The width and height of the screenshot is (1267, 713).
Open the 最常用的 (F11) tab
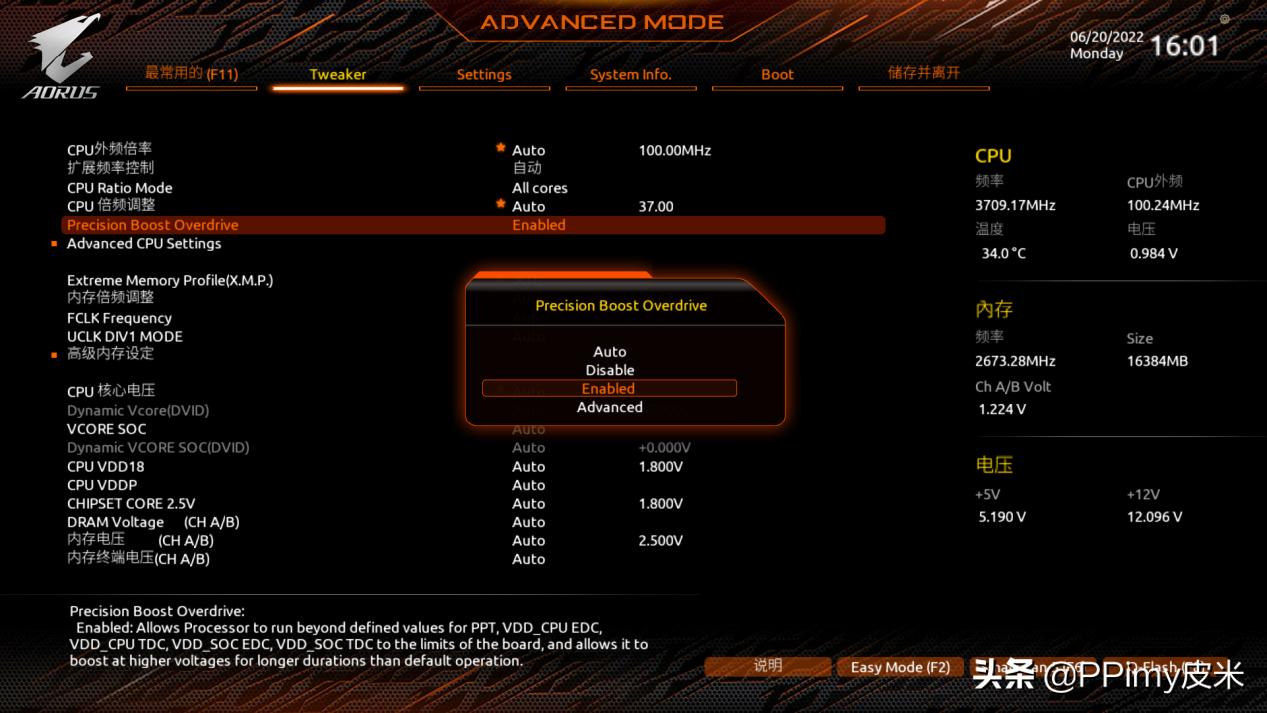point(191,74)
